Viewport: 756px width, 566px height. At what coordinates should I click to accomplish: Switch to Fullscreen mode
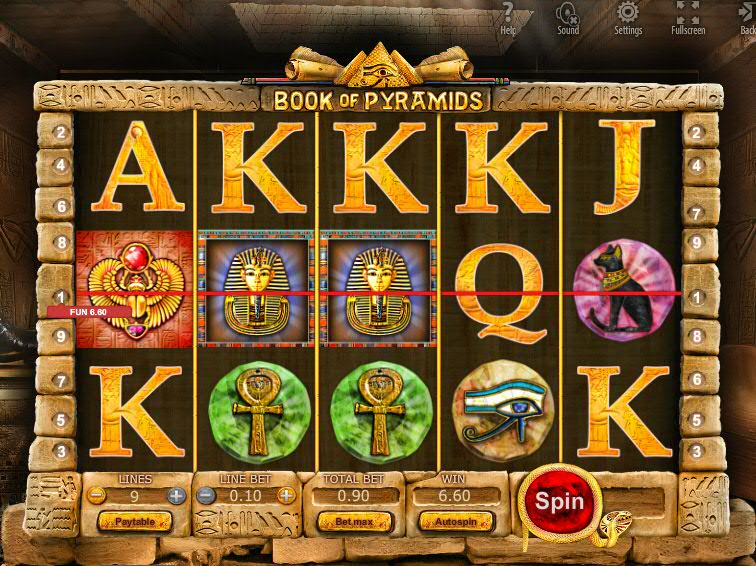pyautogui.click(x=687, y=17)
